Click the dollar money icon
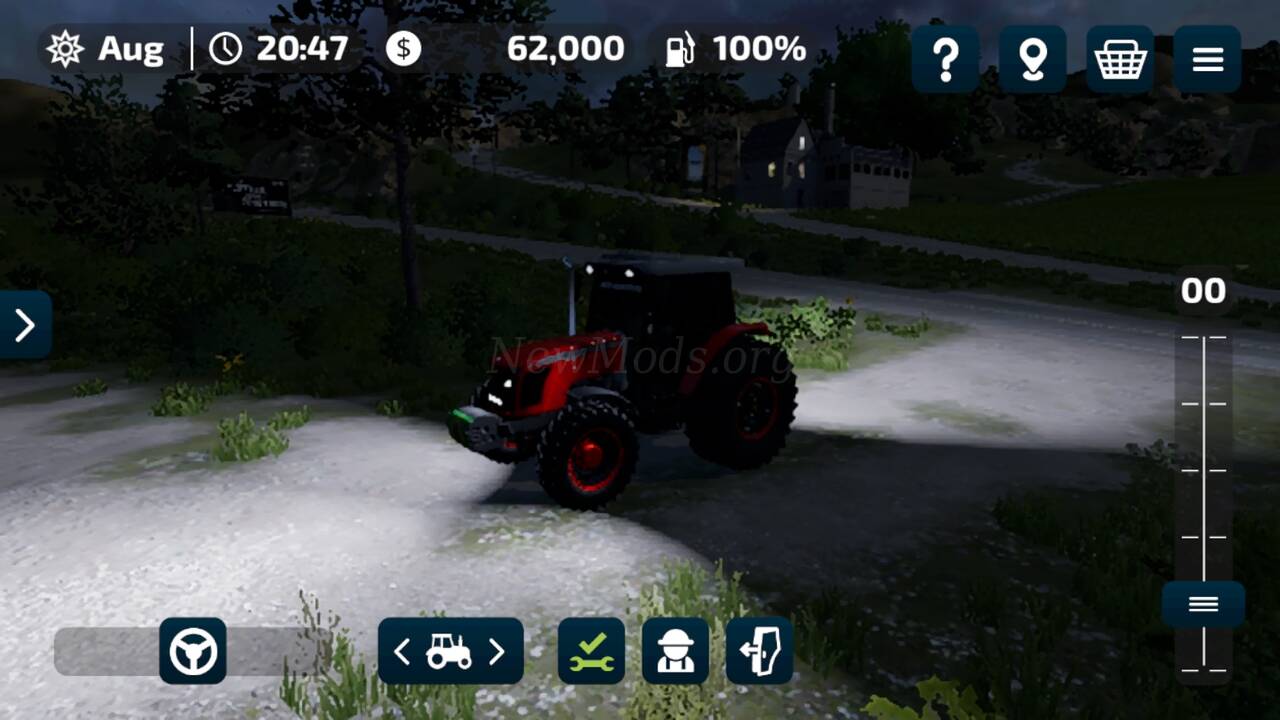The height and width of the screenshot is (720, 1280). pyautogui.click(x=404, y=48)
